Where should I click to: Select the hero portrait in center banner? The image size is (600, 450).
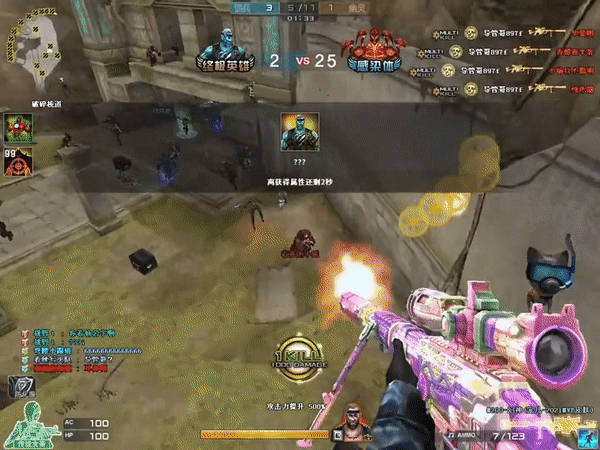[299, 132]
